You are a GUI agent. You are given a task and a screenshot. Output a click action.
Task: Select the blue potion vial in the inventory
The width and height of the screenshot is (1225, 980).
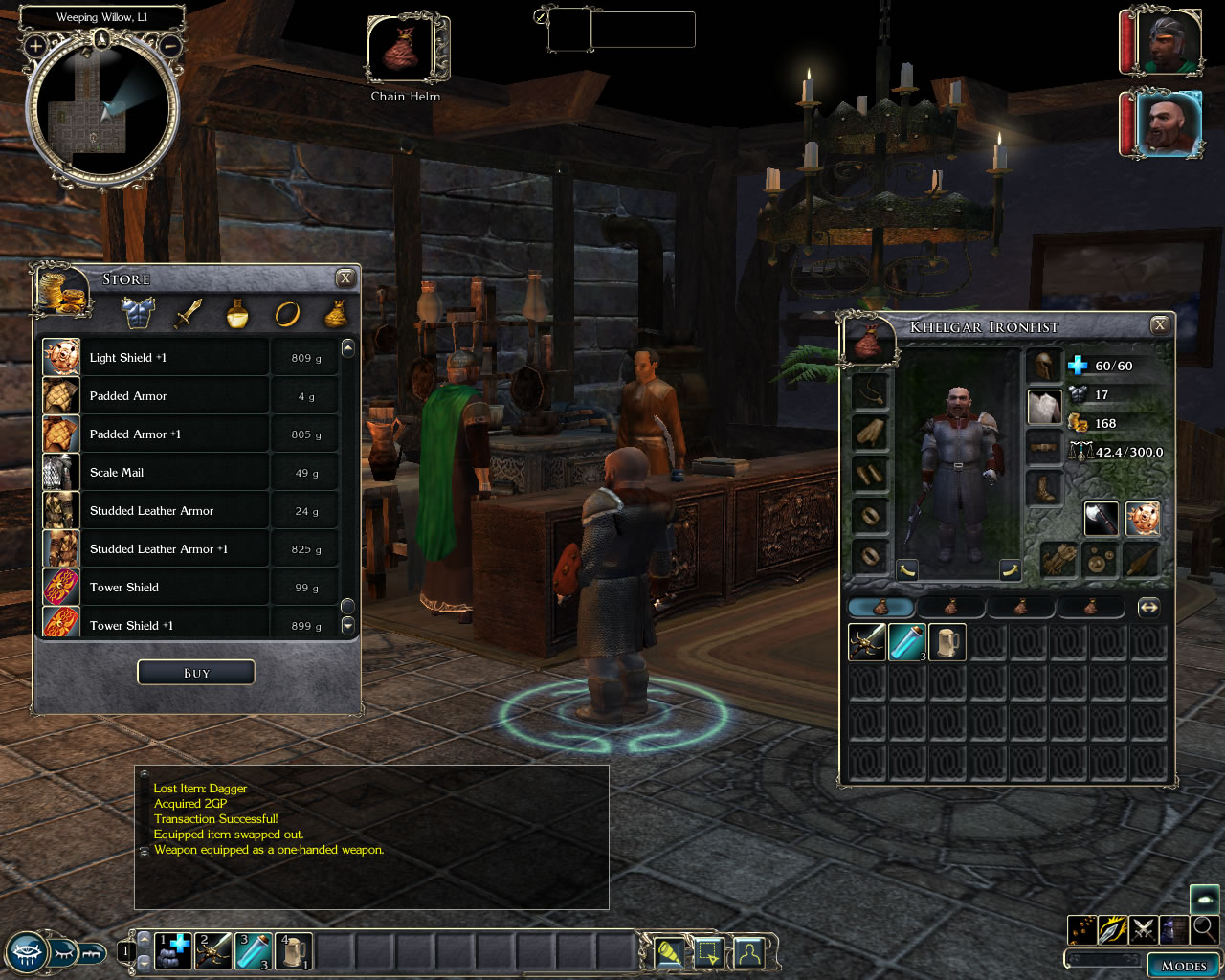[907, 642]
